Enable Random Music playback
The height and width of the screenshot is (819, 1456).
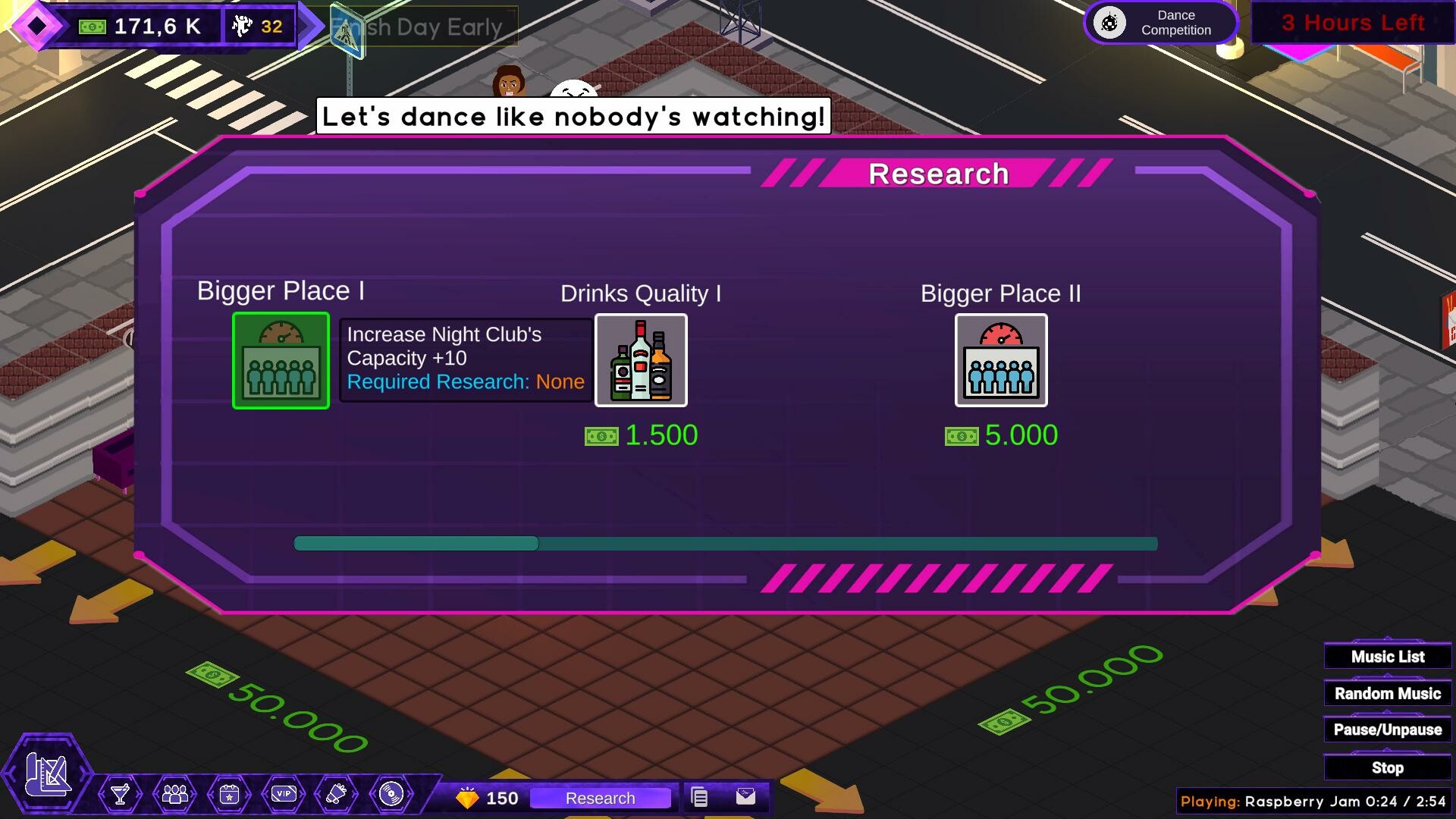coord(1386,692)
